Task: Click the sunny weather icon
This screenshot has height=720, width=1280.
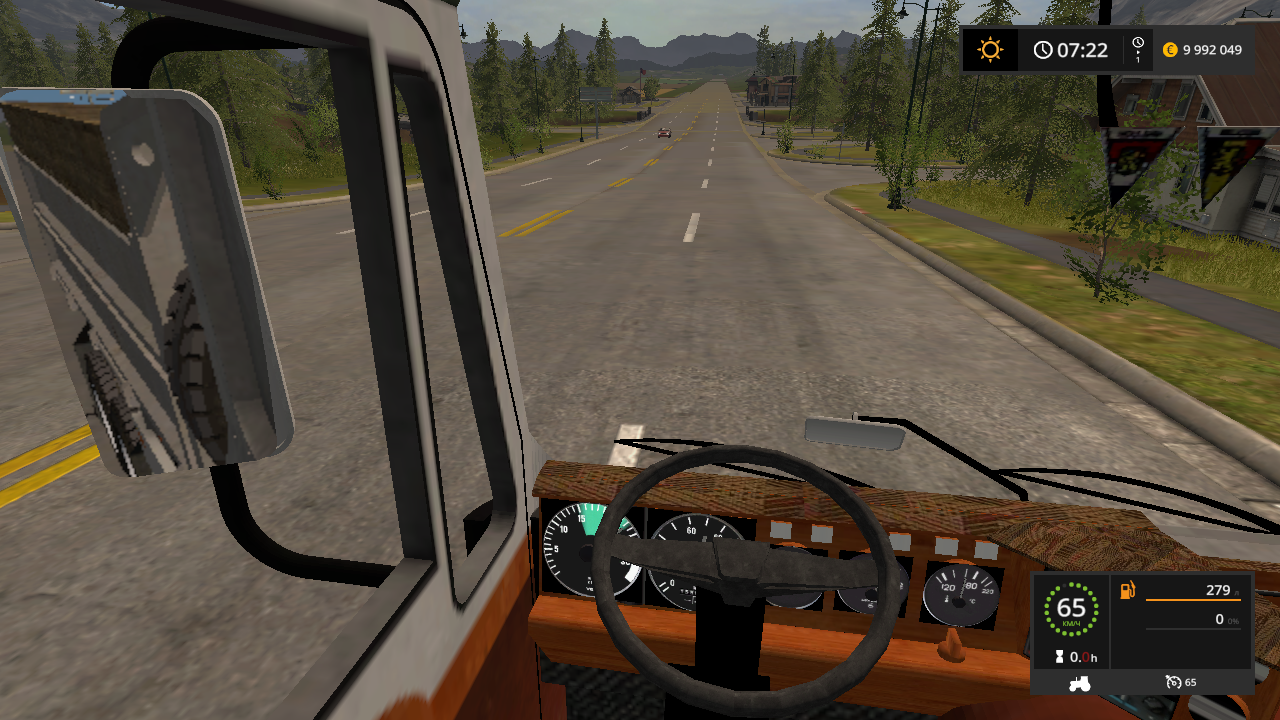Action: (990, 50)
